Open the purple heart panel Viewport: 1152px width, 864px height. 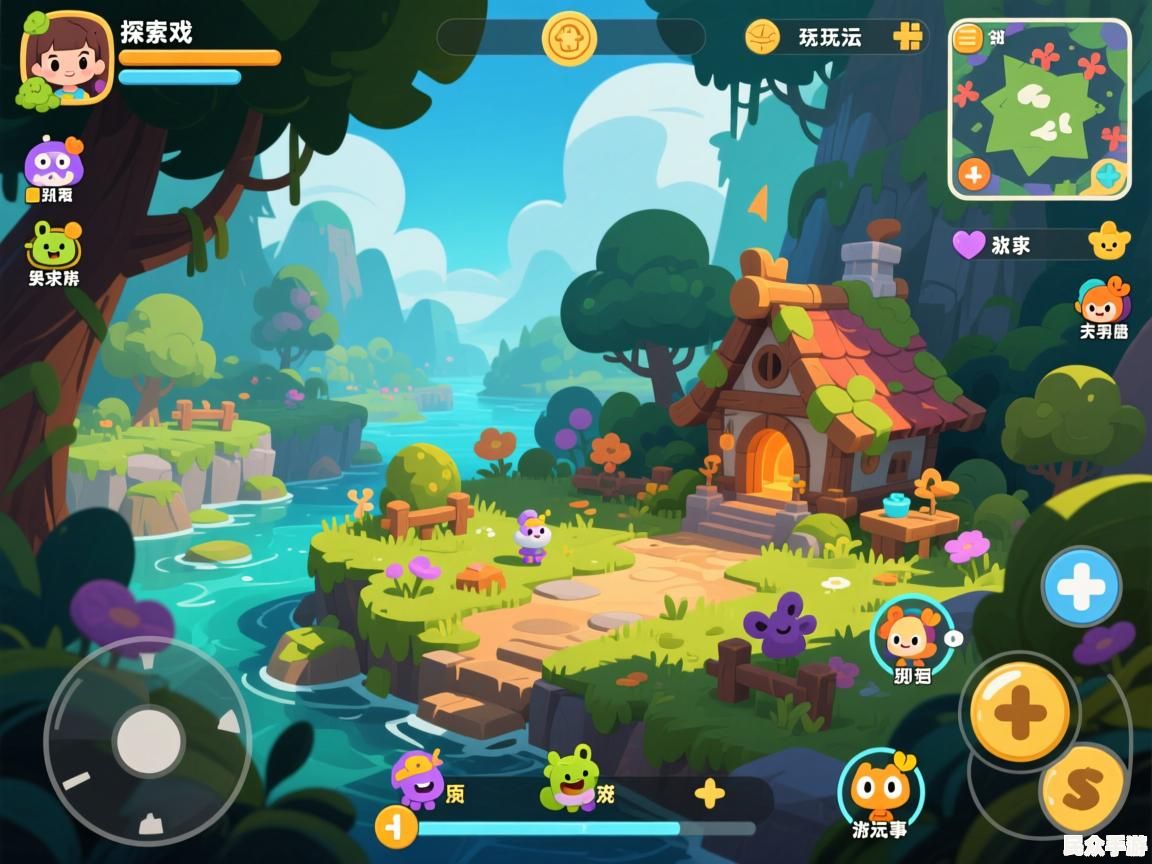click(x=968, y=244)
